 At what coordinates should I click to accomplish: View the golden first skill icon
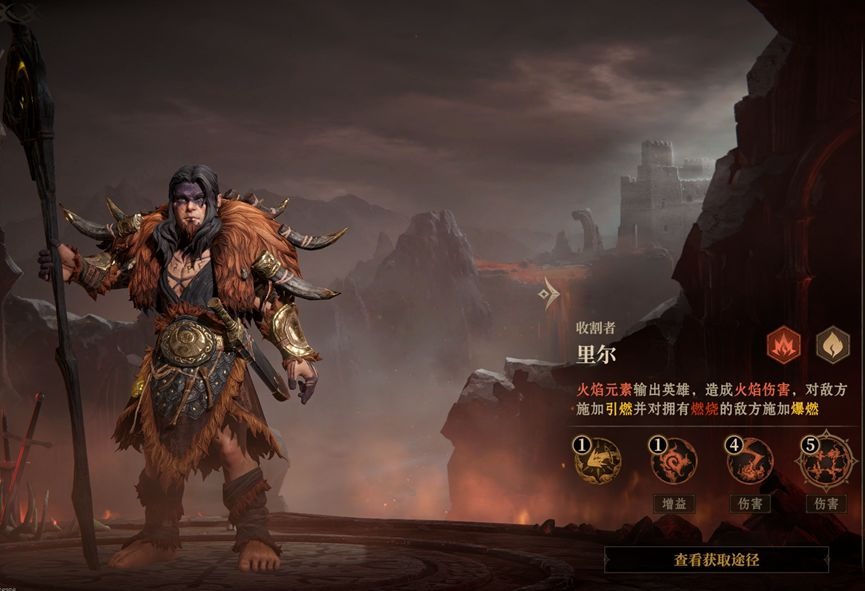point(597,461)
